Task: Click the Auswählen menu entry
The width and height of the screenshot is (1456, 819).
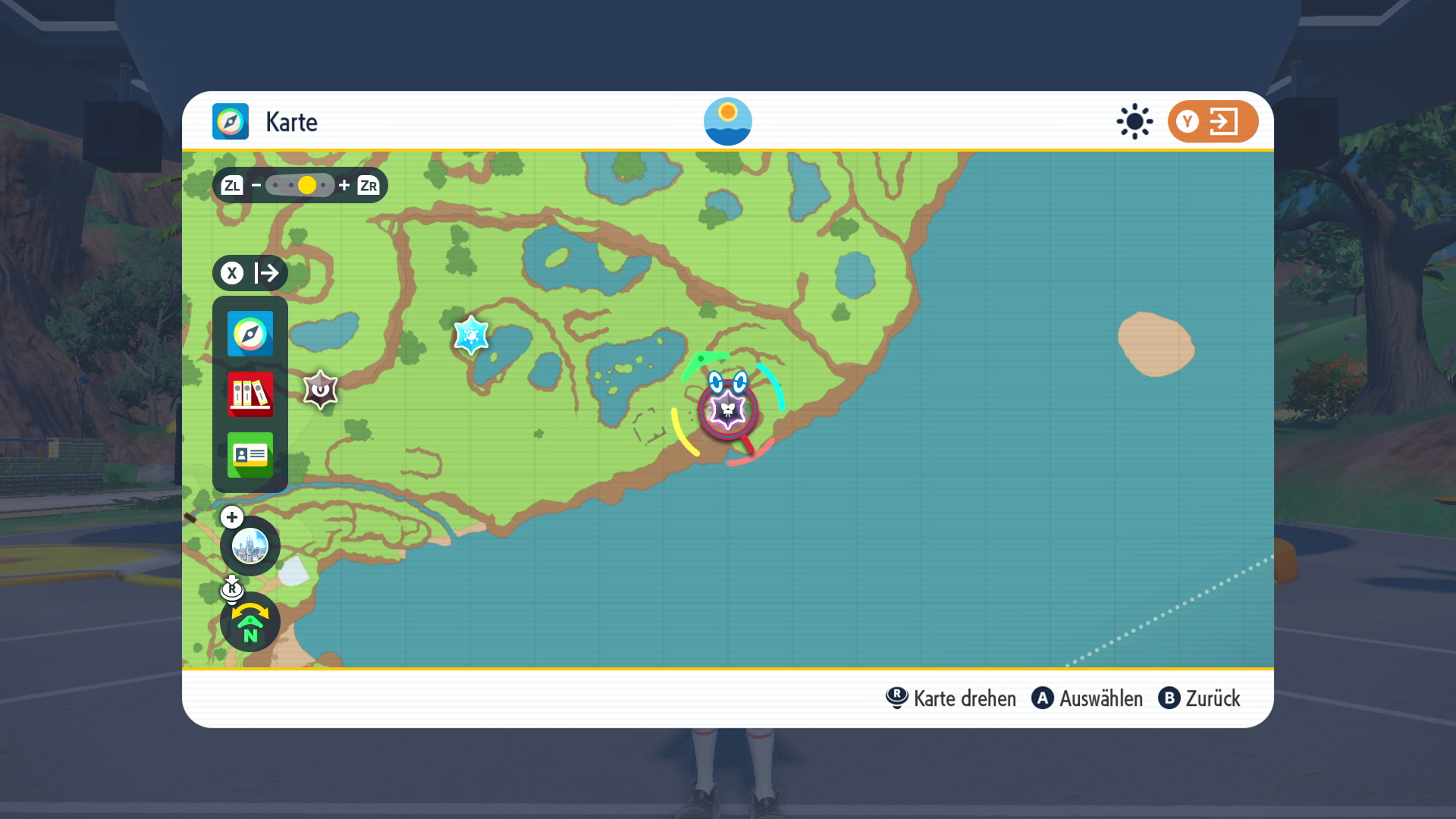Action: (1087, 698)
